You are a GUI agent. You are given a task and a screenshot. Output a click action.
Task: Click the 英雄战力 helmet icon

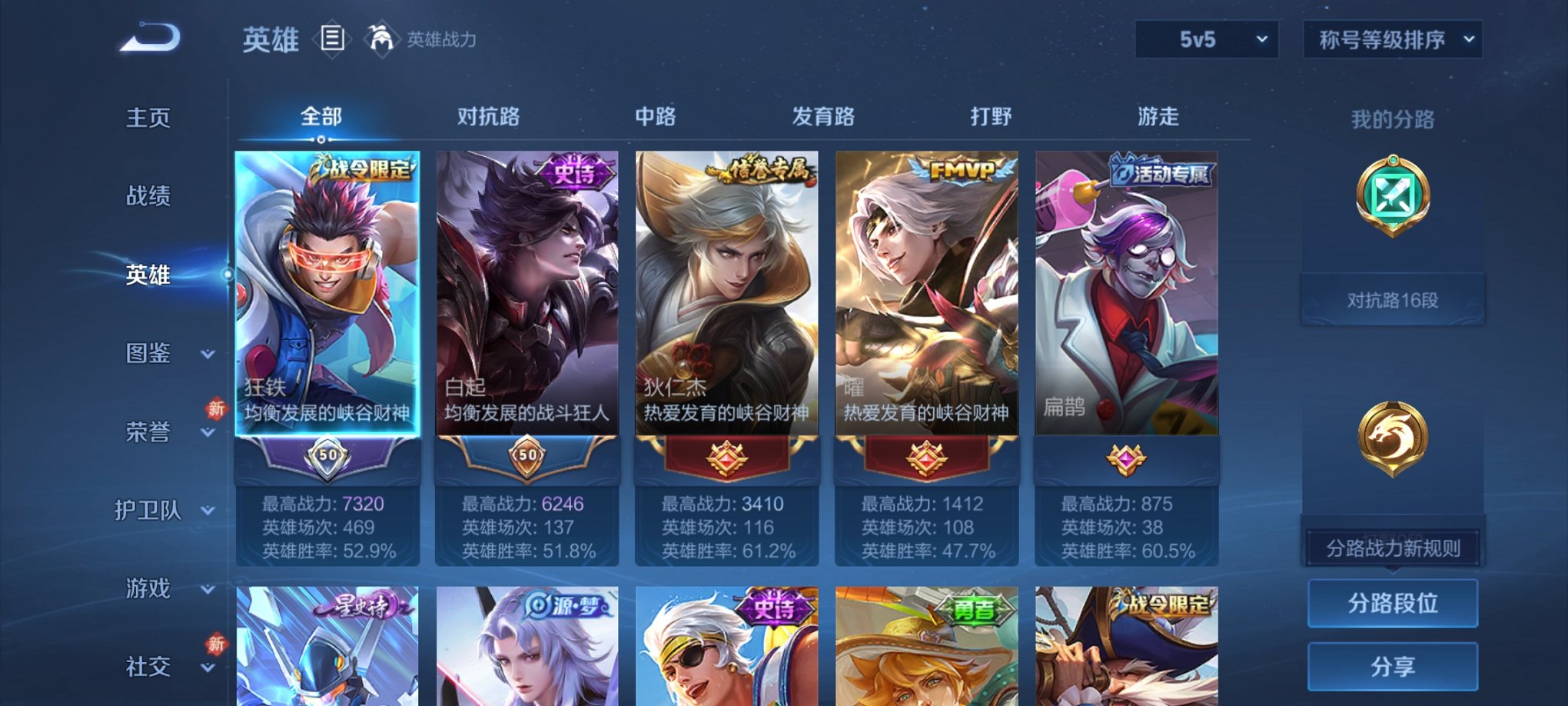point(381,38)
